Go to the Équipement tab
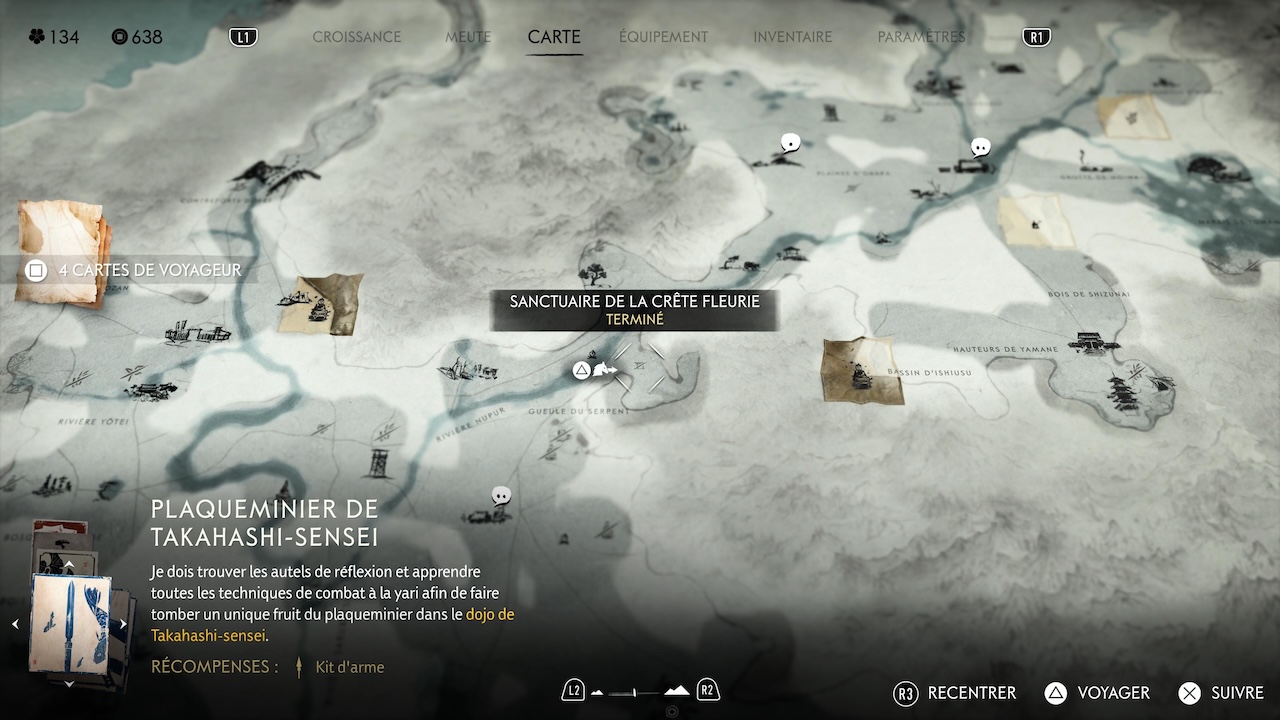1280x720 pixels. [x=663, y=37]
